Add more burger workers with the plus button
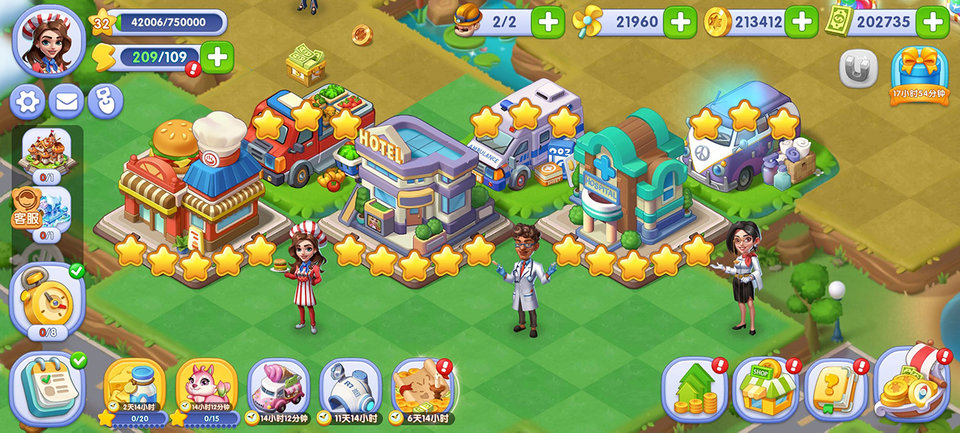Viewport: 960px width, 433px height. point(547,21)
